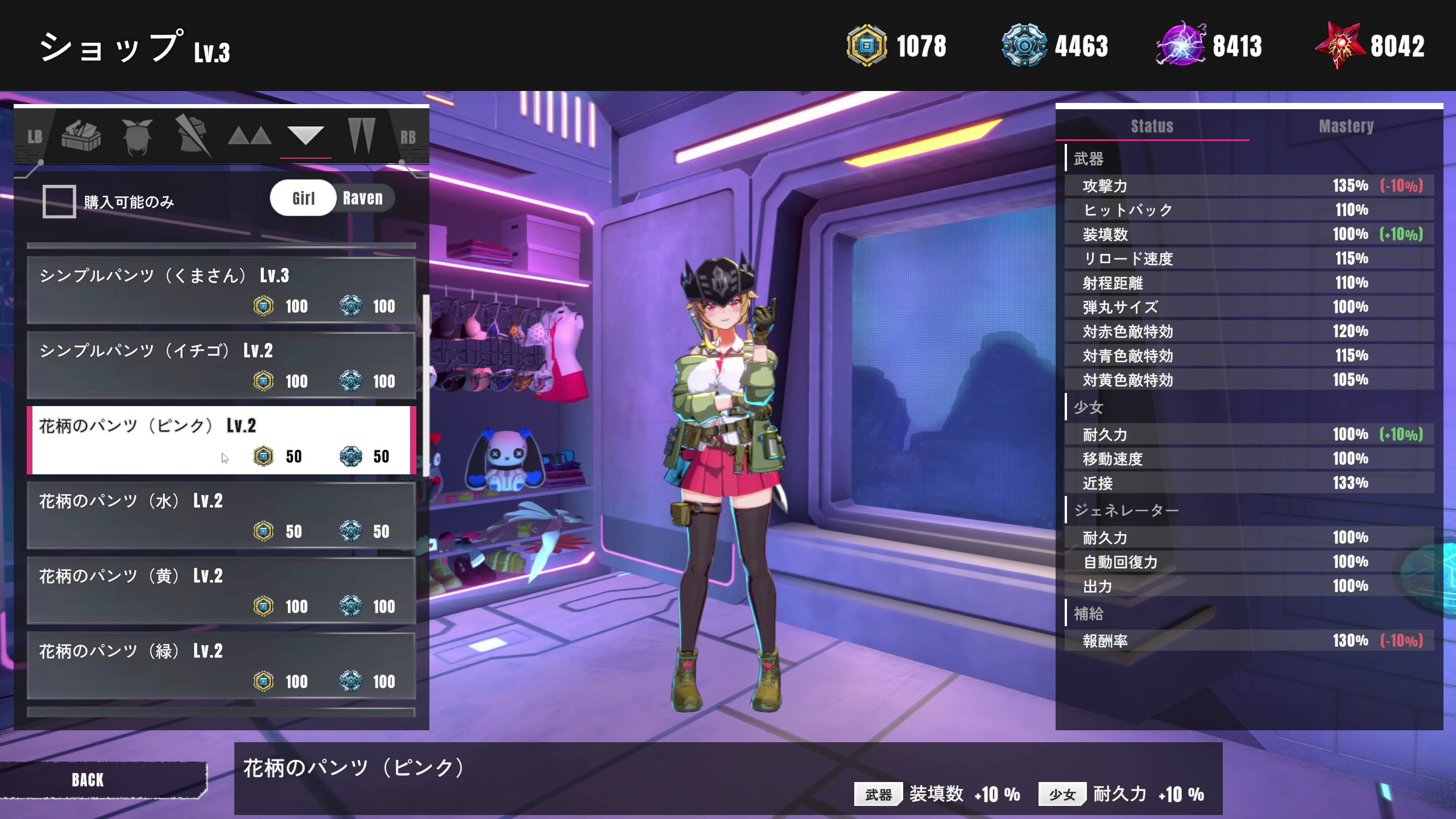Go back with the BACK button
1456x819 pixels.
(x=88, y=780)
